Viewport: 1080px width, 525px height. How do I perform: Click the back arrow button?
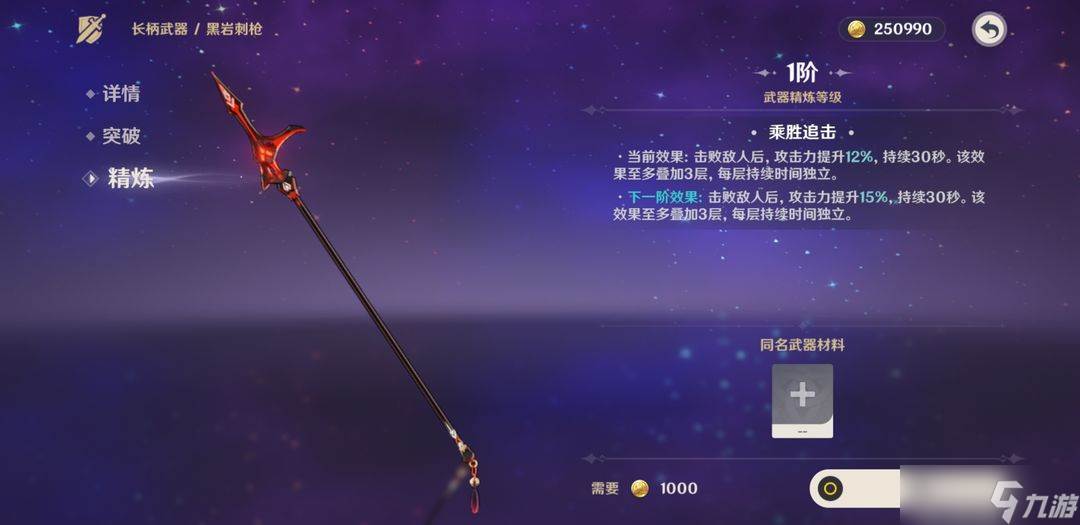(989, 29)
